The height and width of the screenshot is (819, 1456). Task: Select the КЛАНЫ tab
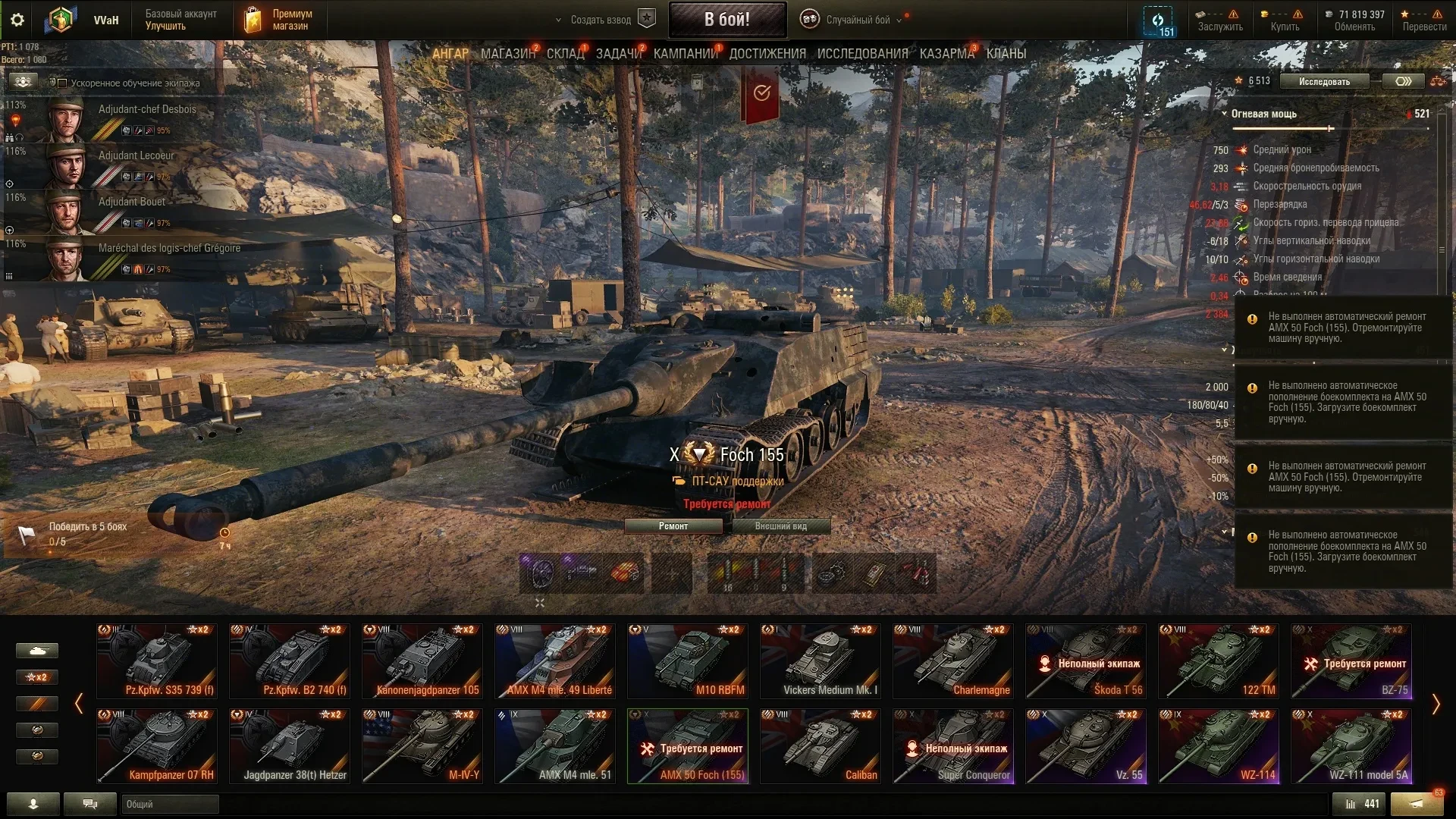coord(1006,54)
